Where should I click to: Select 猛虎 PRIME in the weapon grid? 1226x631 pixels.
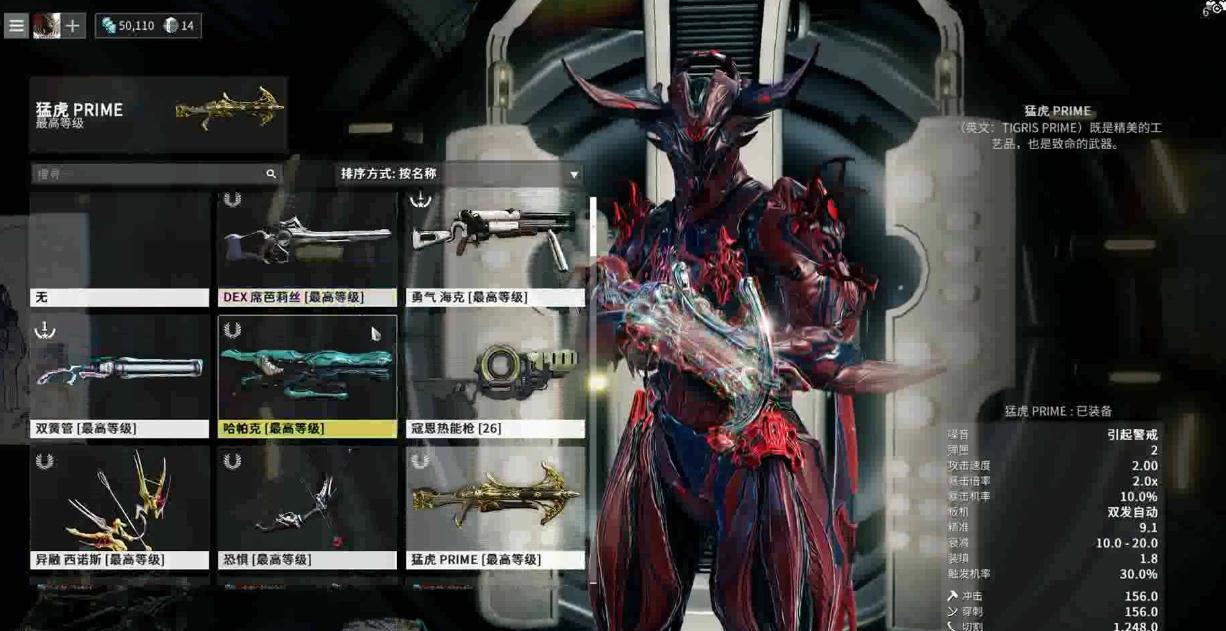point(495,508)
